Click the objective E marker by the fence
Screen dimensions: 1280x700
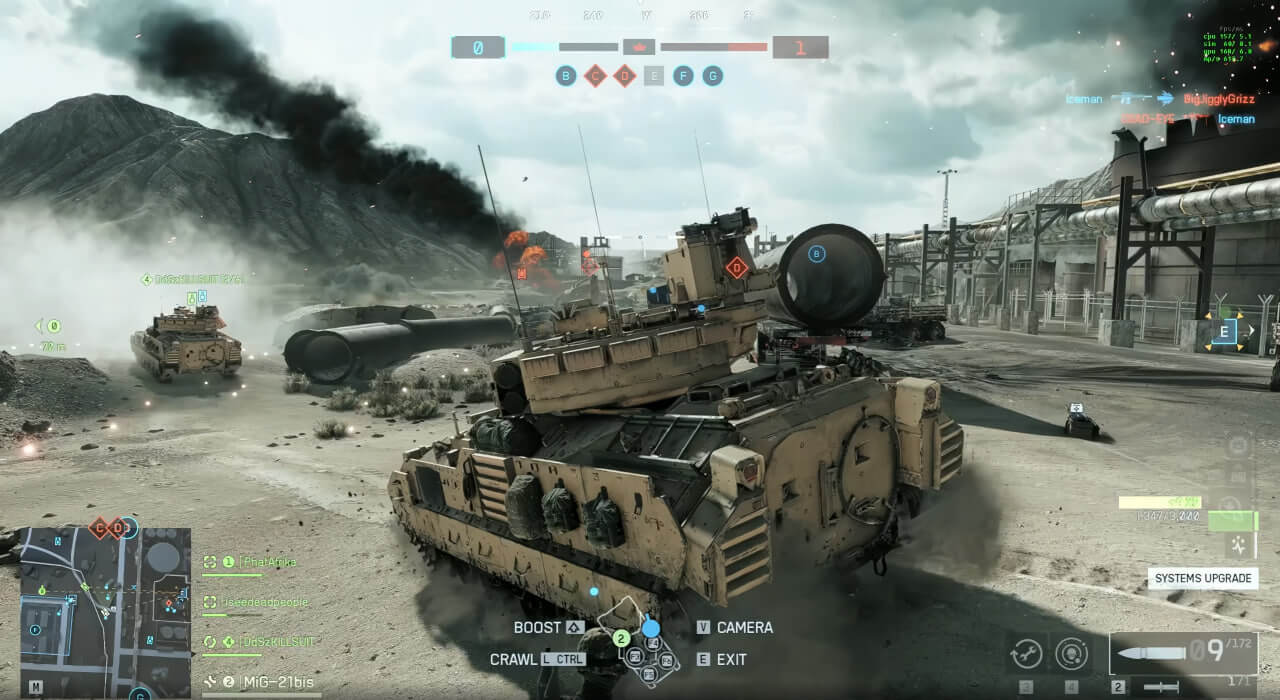(x=1225, y=331)
